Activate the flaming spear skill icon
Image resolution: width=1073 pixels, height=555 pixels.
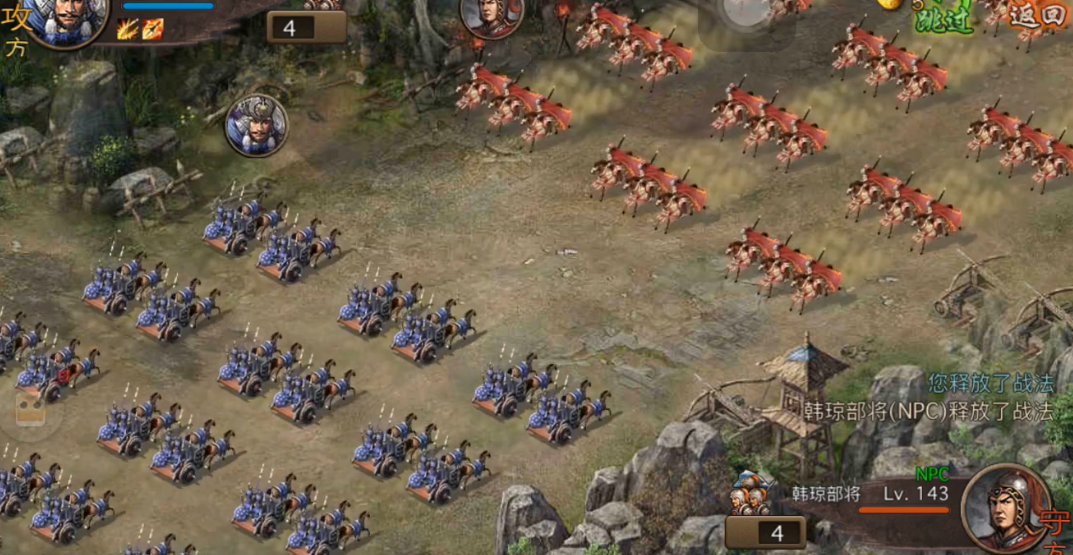[x=151, y=30]
